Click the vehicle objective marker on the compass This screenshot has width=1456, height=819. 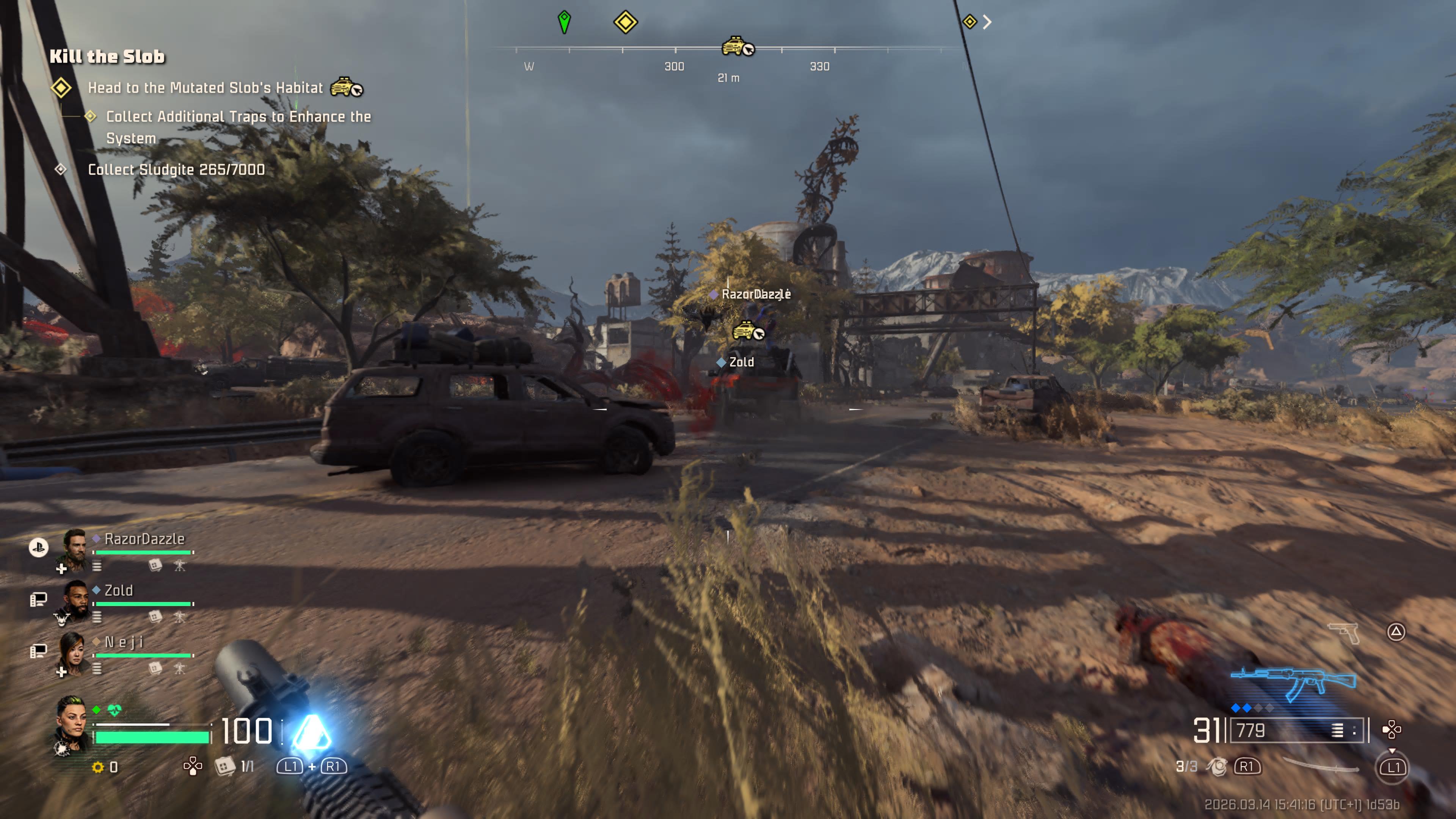coord(737,46)
